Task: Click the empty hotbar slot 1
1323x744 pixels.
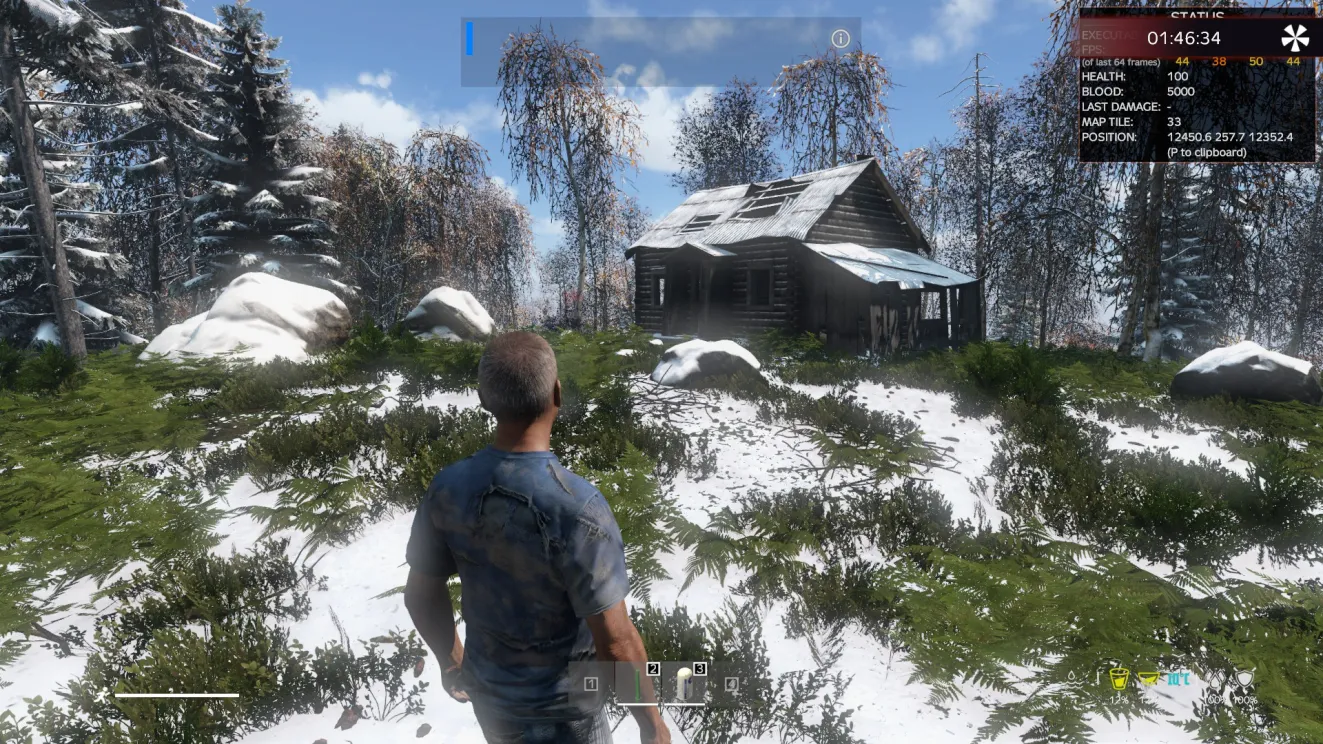Action: 592,684
